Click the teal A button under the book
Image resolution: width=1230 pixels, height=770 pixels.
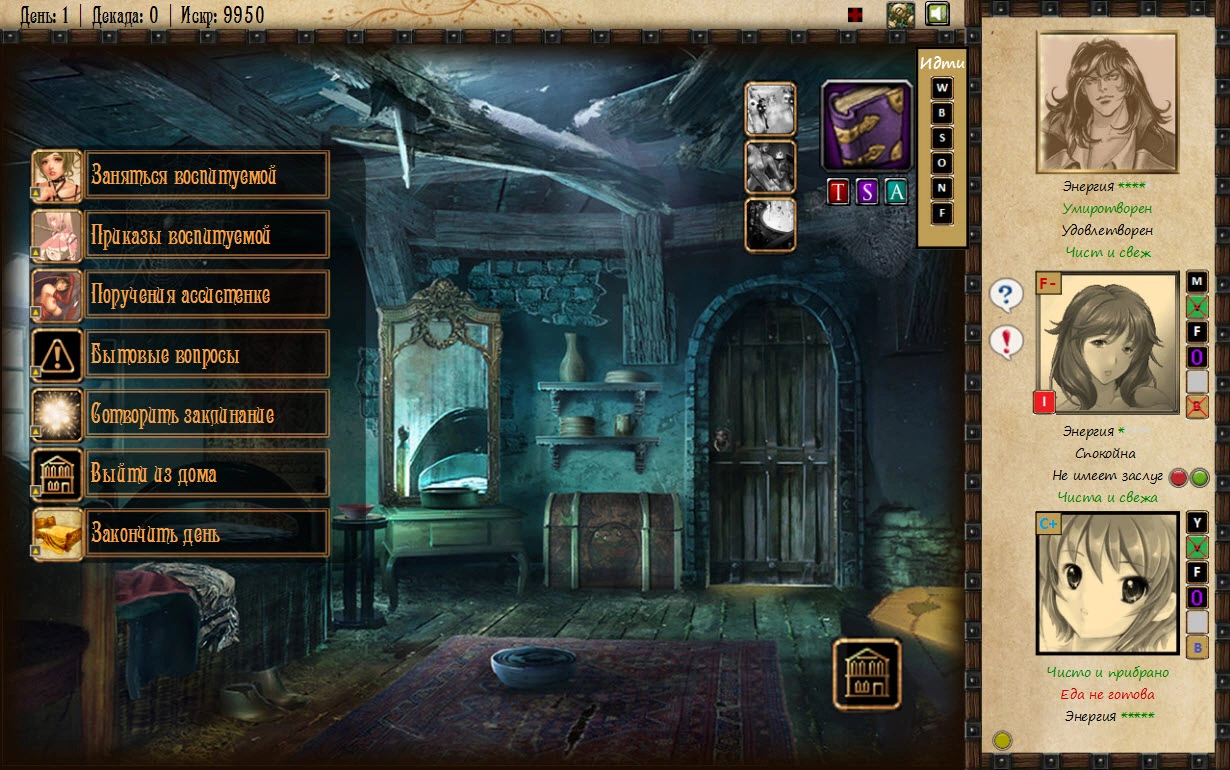[x=896, y=192]
